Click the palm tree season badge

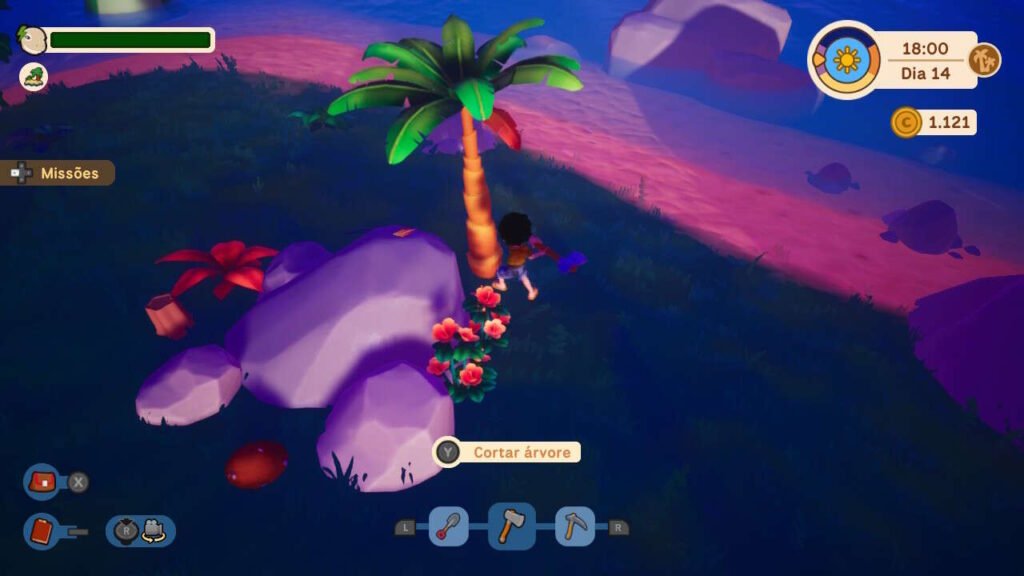coord(985,60)
